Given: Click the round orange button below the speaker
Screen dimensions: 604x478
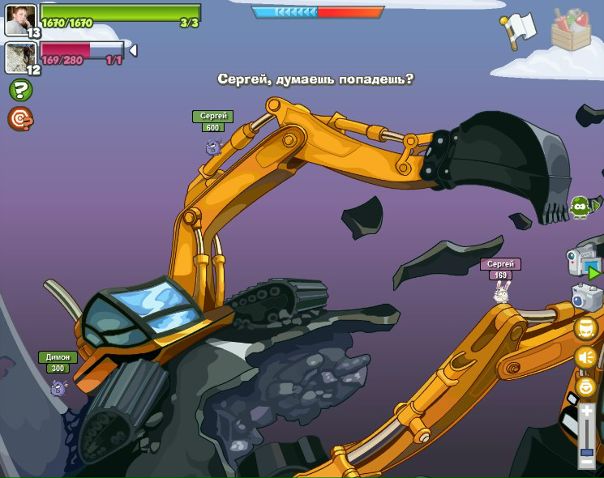Looking at the screenshot, I should point(586,386).
